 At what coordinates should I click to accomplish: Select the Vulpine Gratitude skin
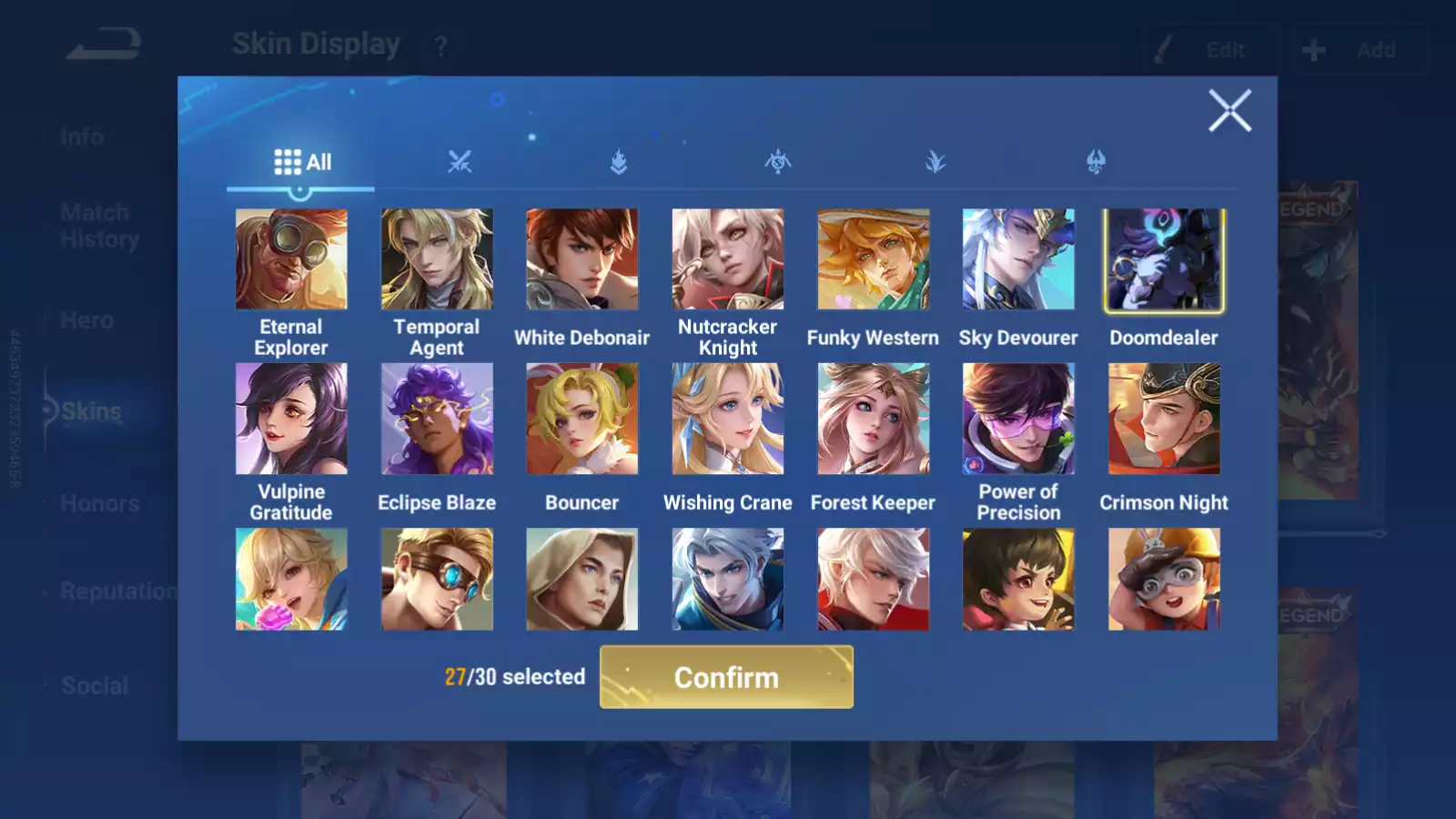click(x=291, y=419)
